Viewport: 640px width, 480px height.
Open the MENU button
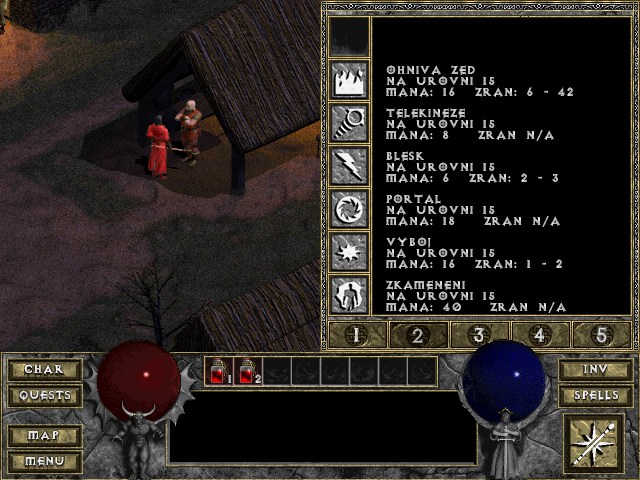tap(44, 461)
